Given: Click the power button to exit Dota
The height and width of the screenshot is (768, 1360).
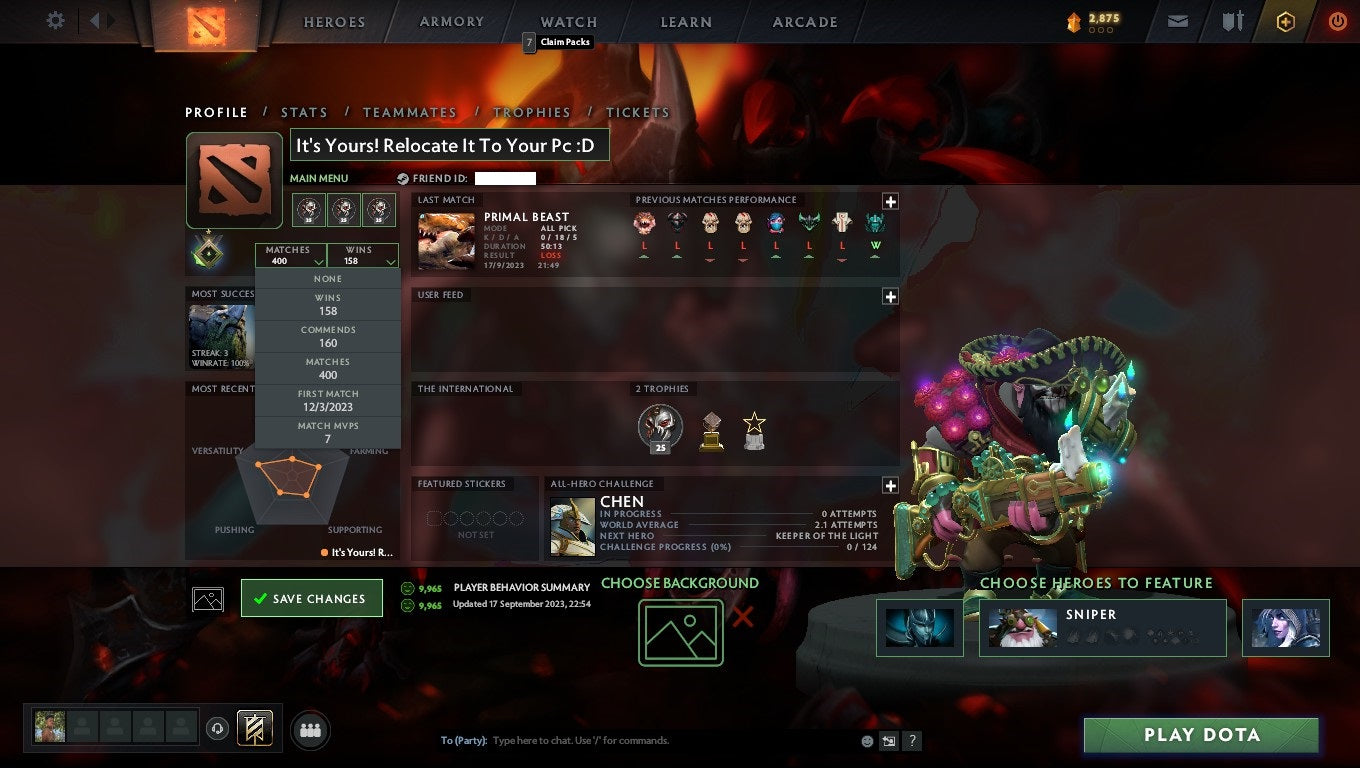Looking at the screenshot, I should coord(1337,20).
